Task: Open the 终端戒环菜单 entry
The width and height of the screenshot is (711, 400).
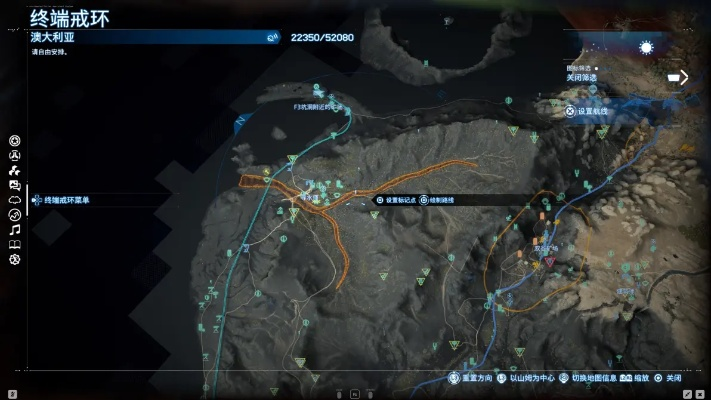Action: (66, 200)
